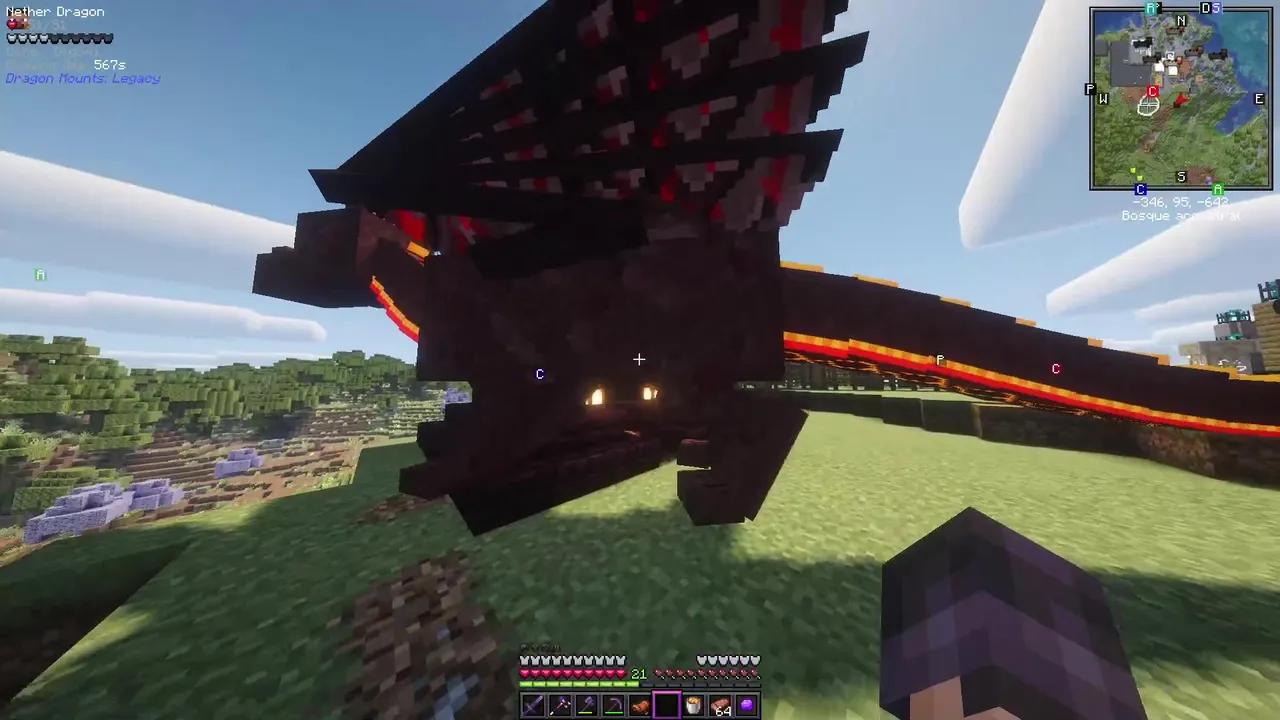This screenshot has width=1280, height=720.
Task: Select the netherite sword in the first hotbar slot
Action: [x=531, y=706]
